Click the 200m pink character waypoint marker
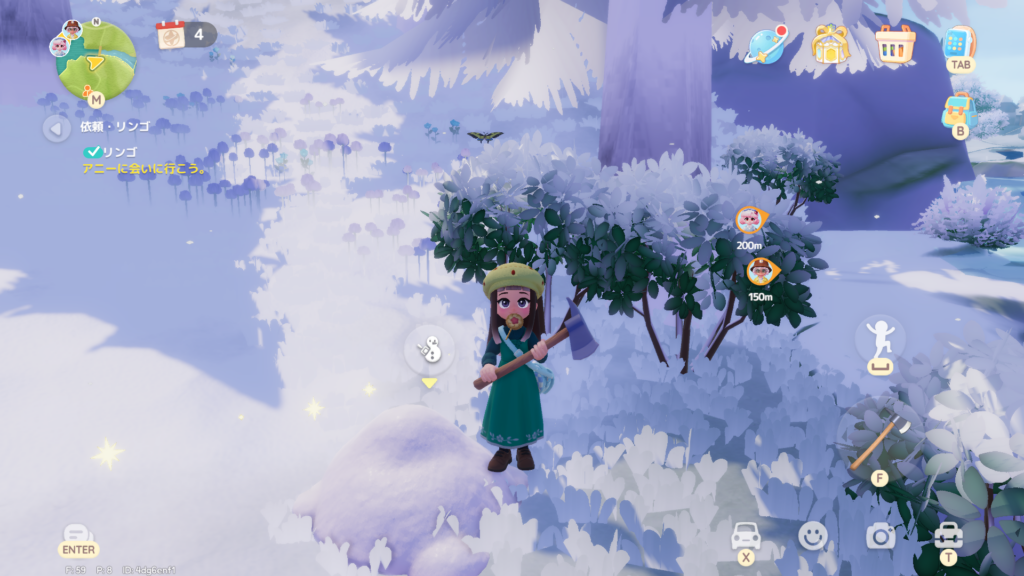This screenshot has width=1024, height=576. tap(749, 220)
